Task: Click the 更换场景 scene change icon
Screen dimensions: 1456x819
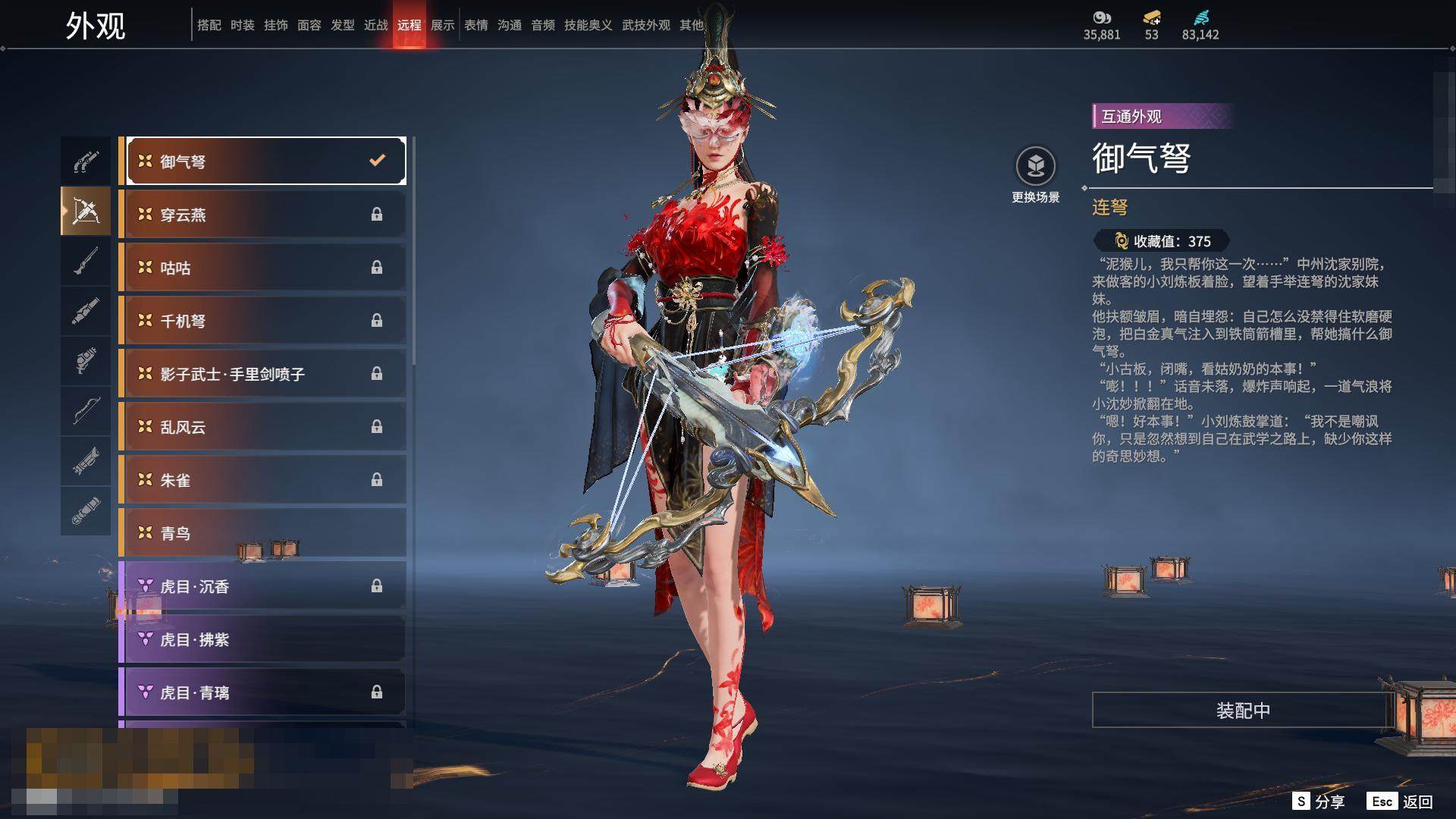Action: coord(1036,167)
